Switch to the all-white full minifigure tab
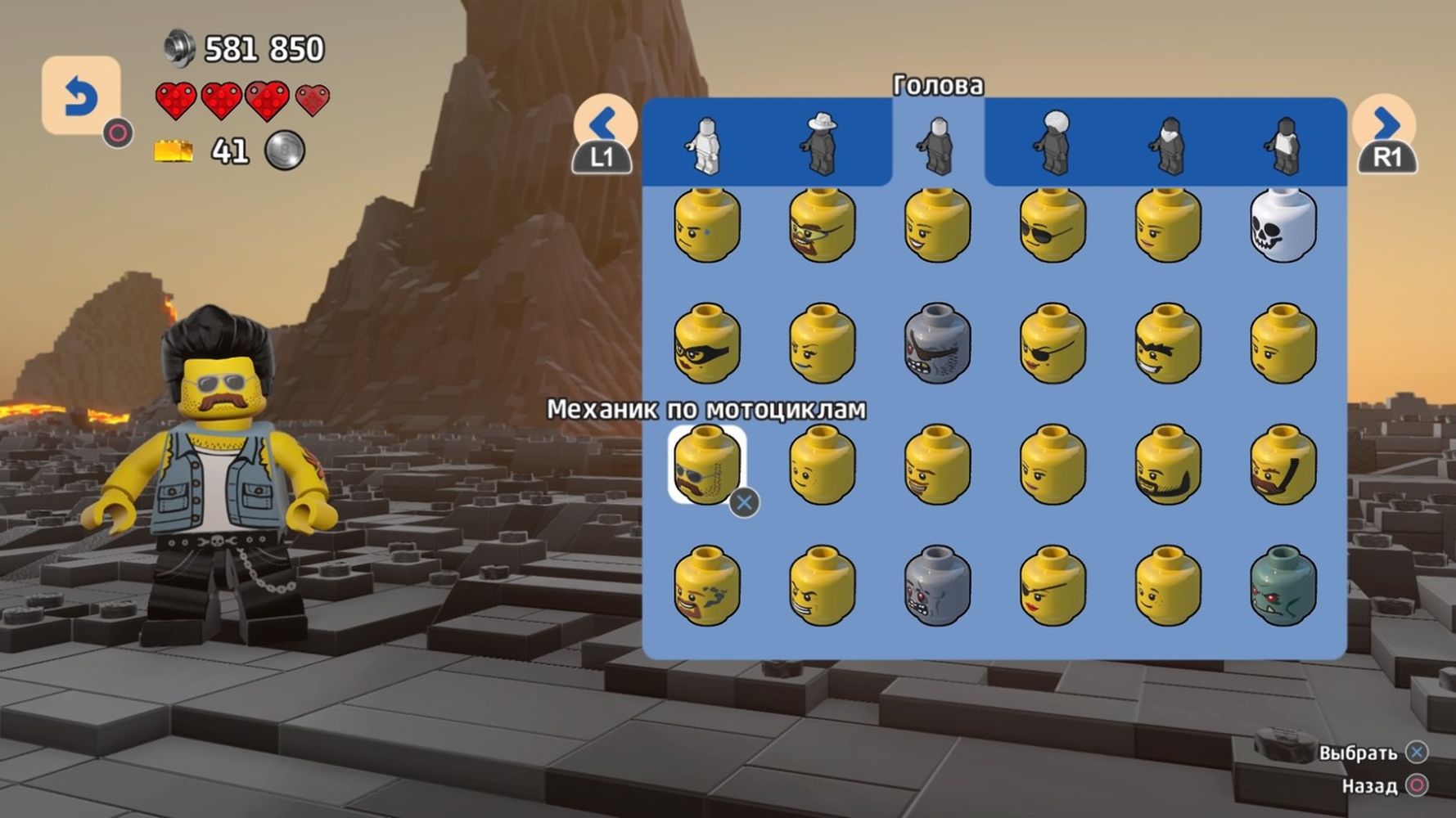 705,145
